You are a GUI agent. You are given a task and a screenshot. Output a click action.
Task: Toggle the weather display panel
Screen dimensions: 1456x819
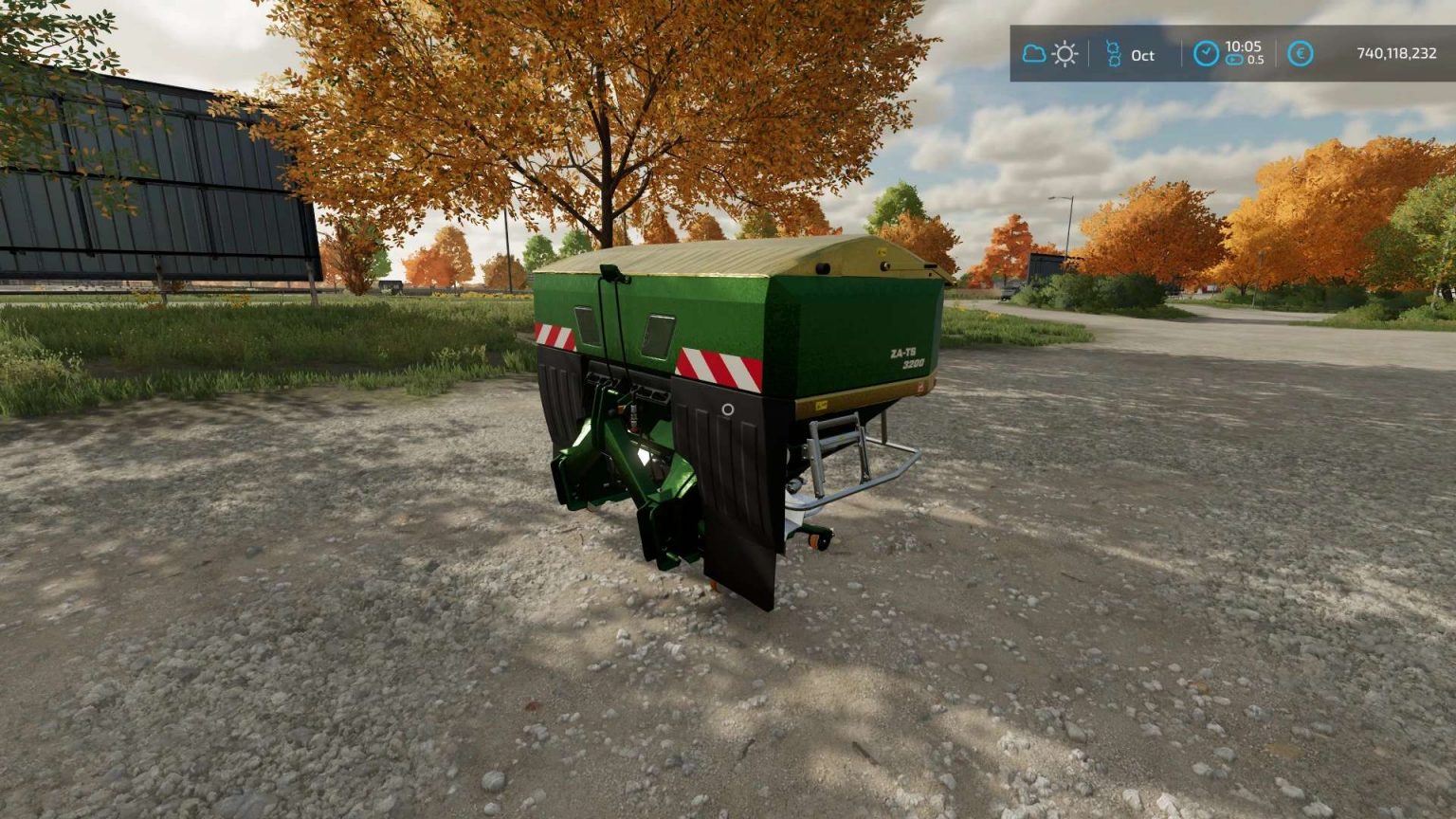[x=1050, y=54]
